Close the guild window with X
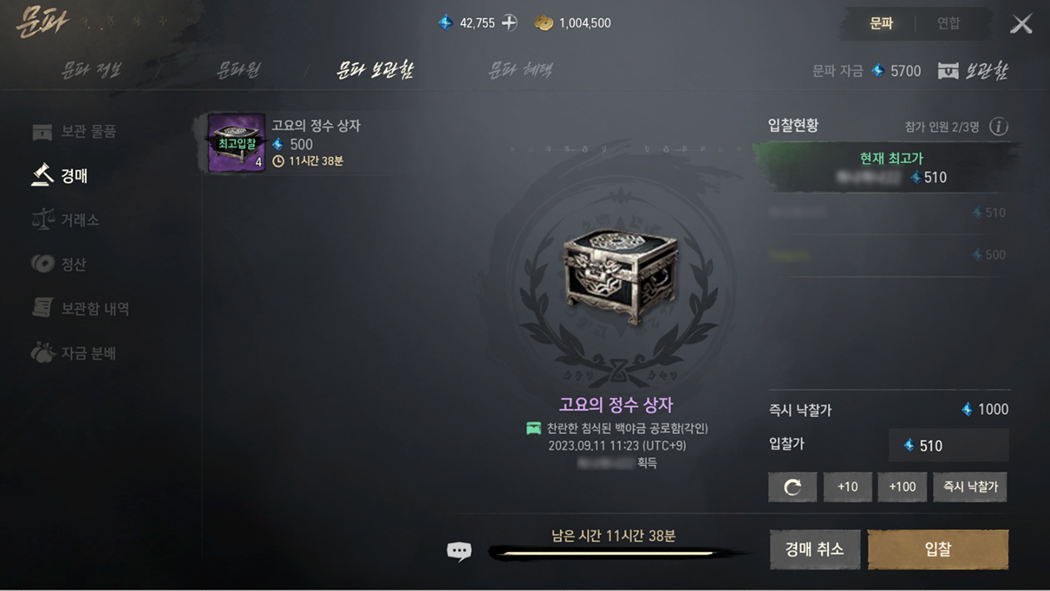 [1021, 24]
